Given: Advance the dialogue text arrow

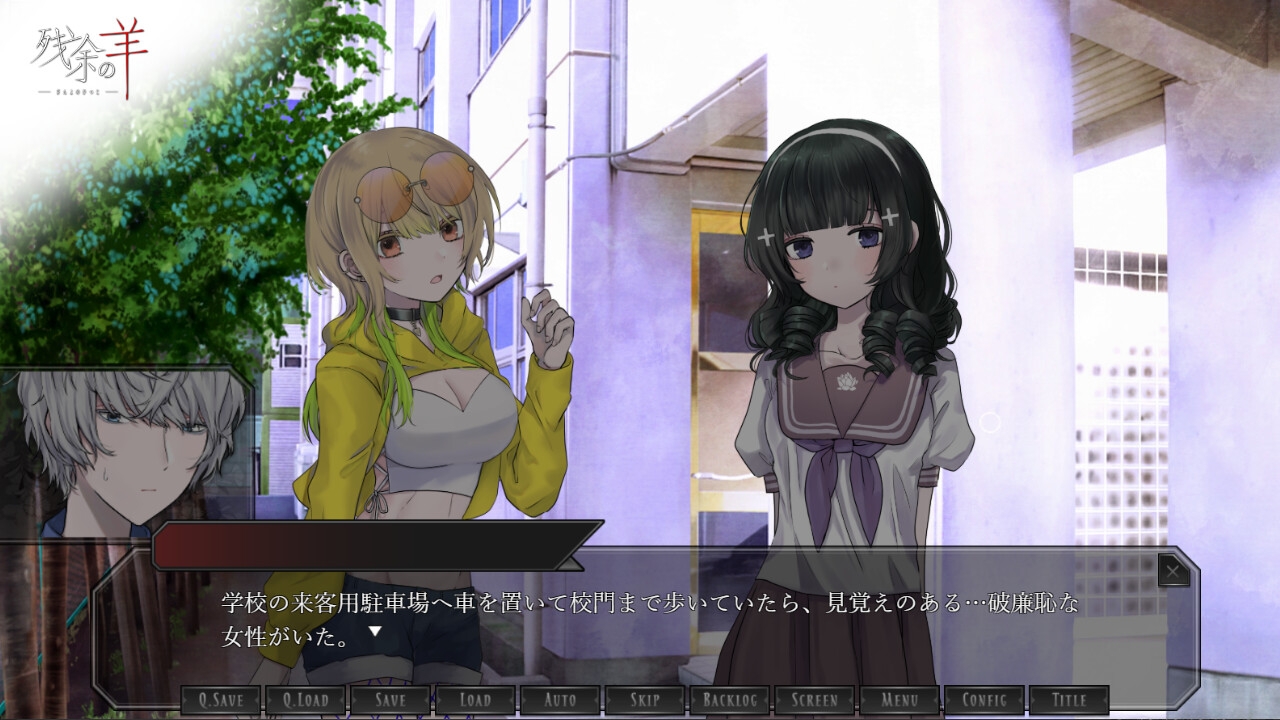Looking at the screenshot, I should tap(375, 631).
